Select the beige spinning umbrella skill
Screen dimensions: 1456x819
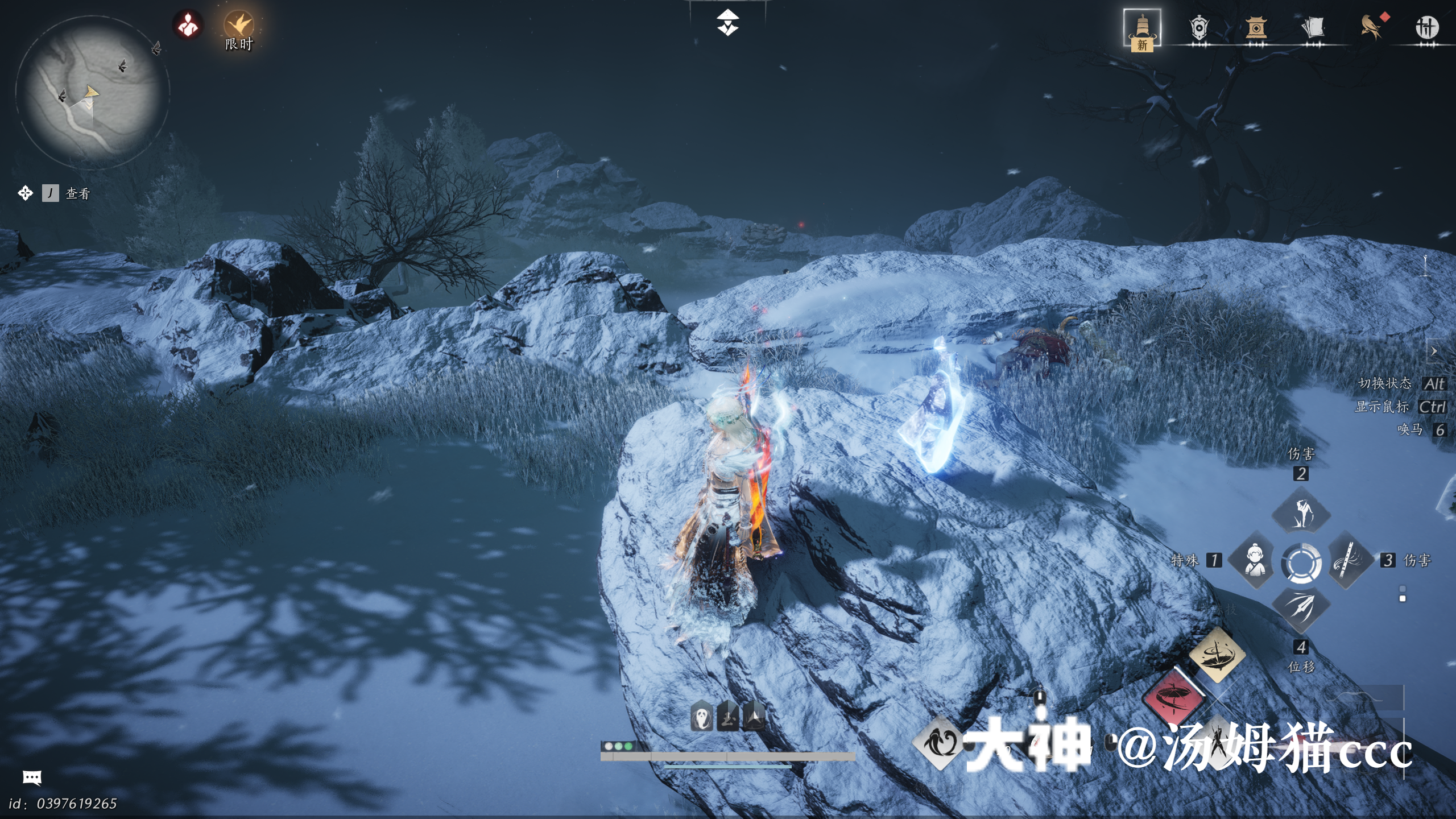(x=1217, y=654)
